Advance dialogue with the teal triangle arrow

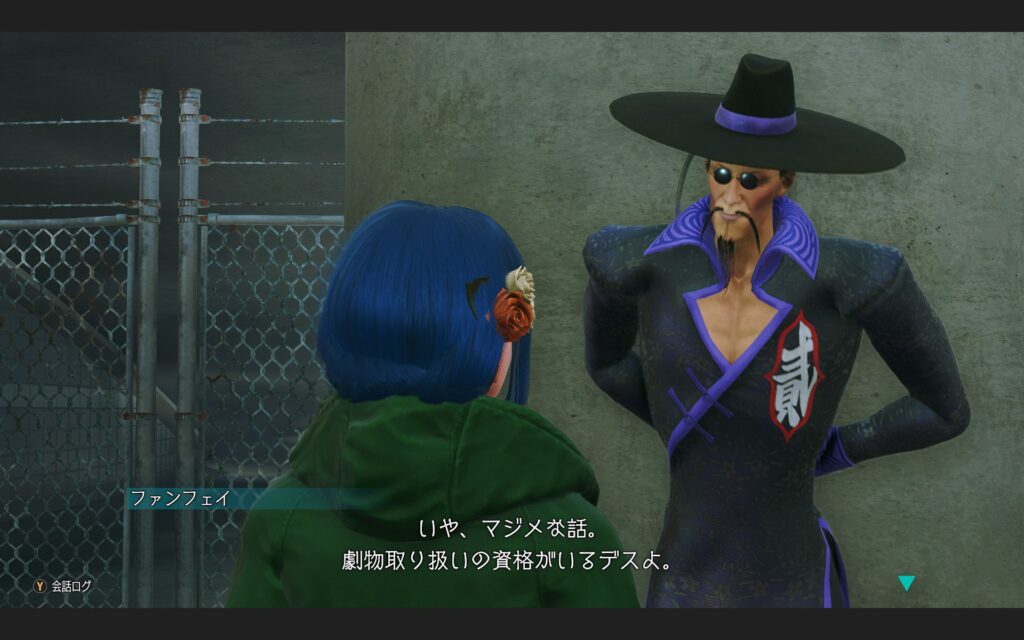(906, 583)
